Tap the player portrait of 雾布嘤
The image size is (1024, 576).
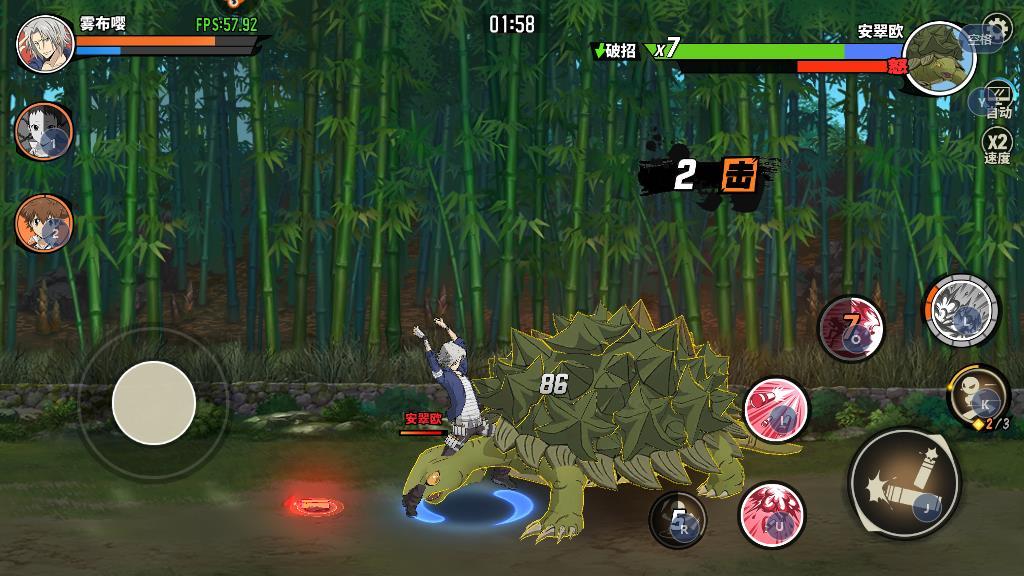pyautogui.click(x=42, y=43)
